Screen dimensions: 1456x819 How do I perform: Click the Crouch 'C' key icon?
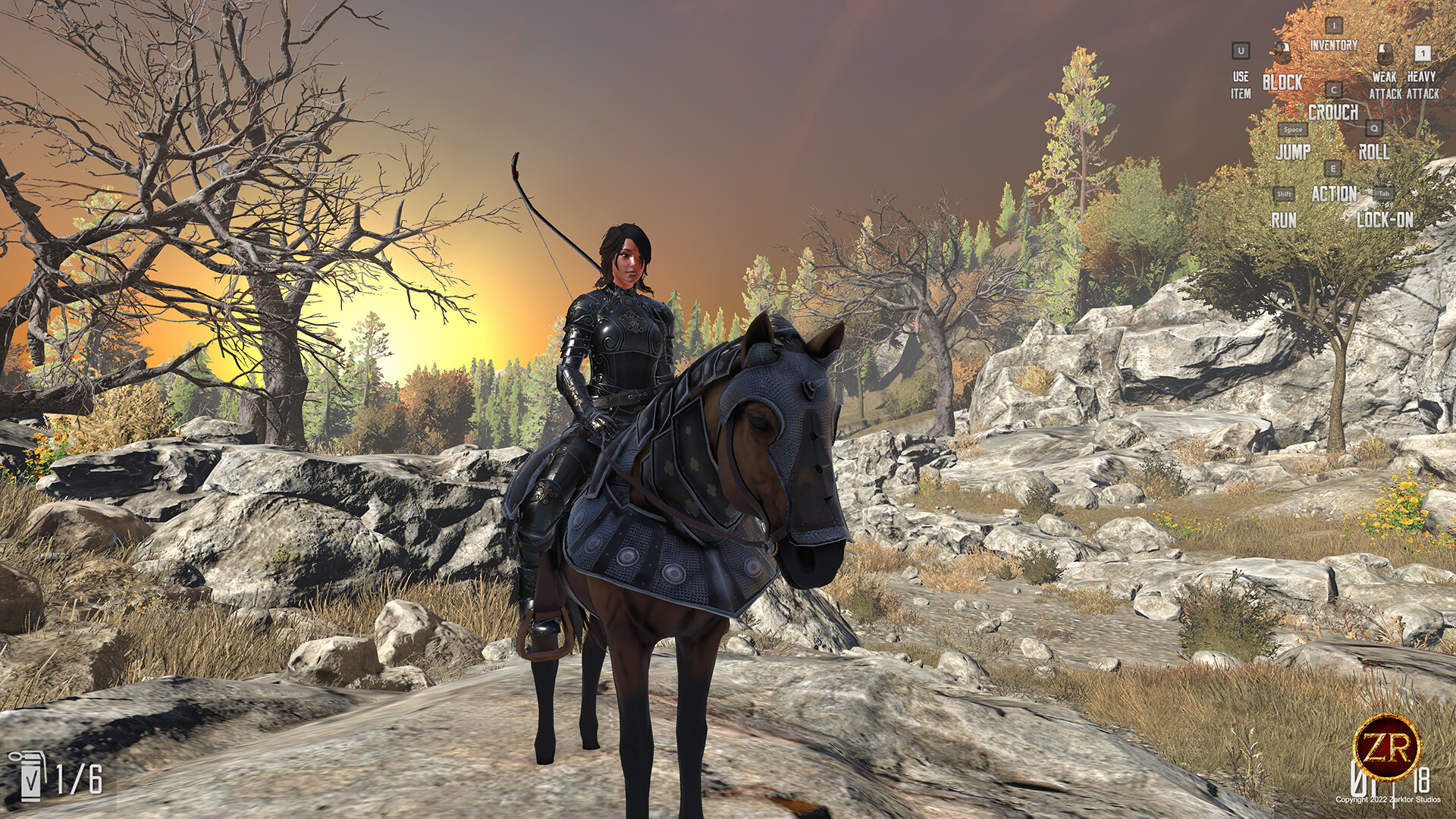(1334, 90)
